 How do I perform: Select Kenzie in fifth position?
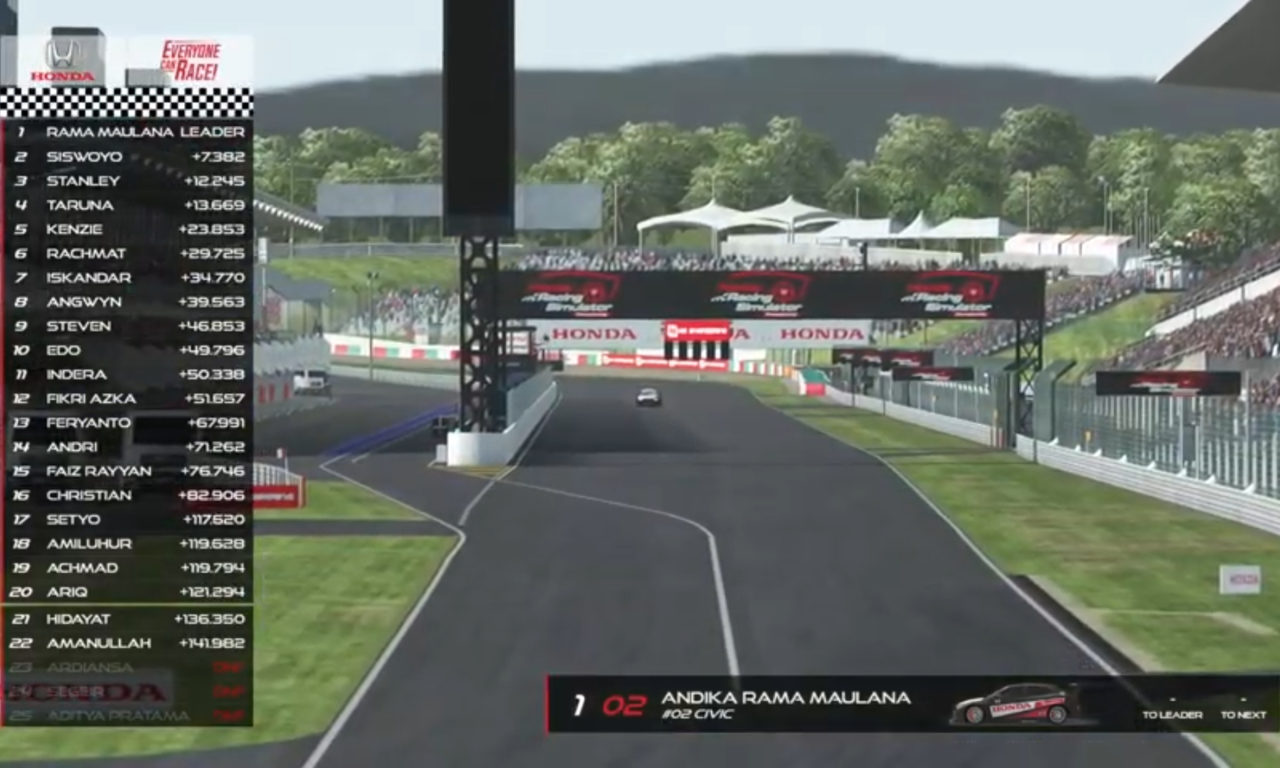[128, 229]
